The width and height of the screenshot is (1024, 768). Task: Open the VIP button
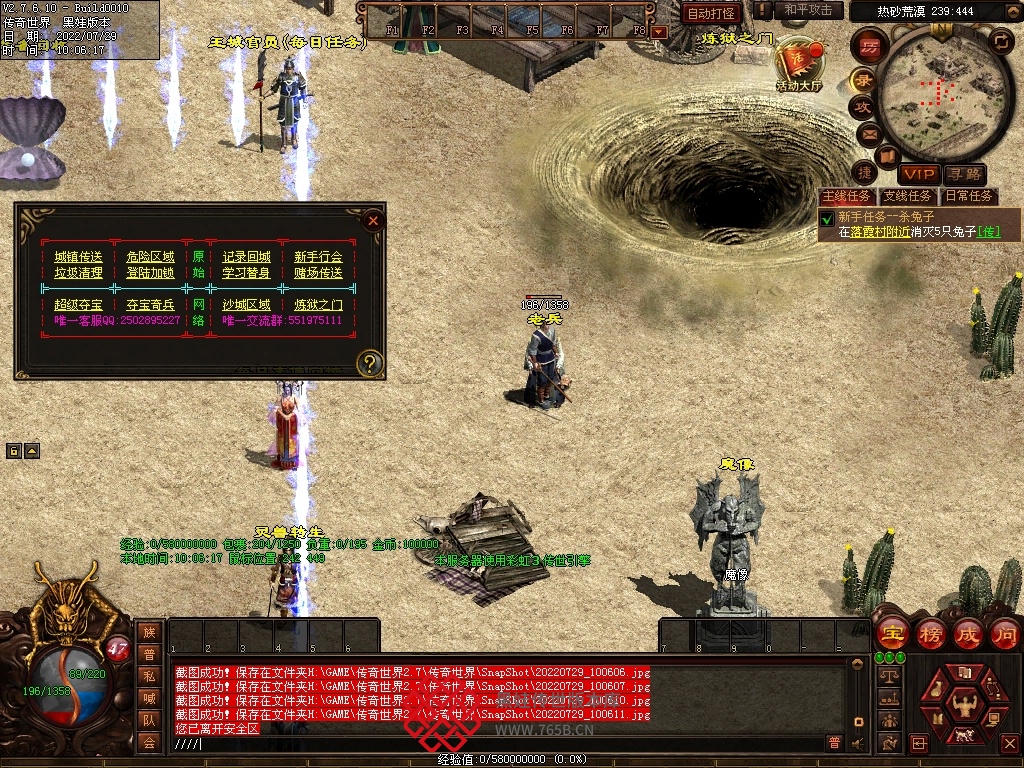[x=918, y=175]
